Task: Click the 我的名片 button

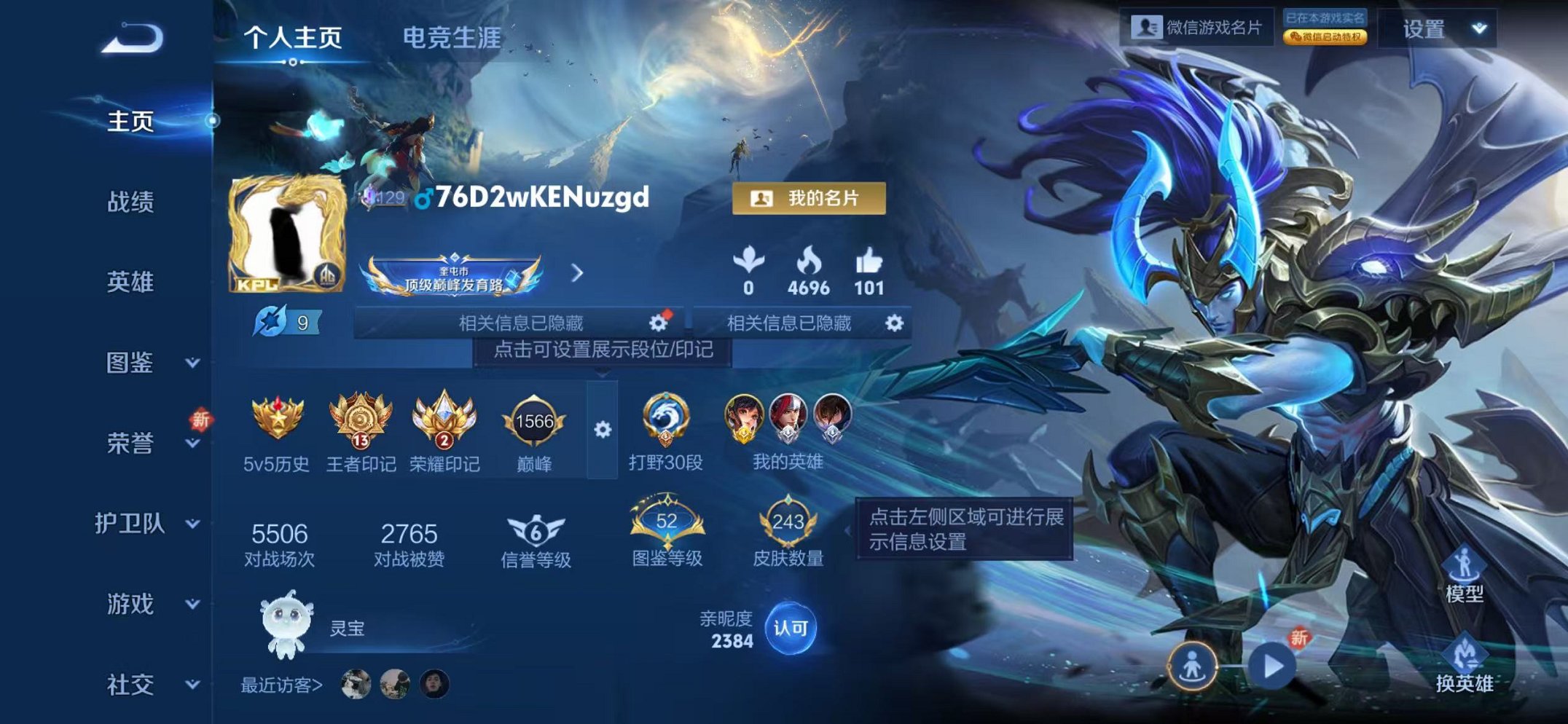Action: [810, 197]
